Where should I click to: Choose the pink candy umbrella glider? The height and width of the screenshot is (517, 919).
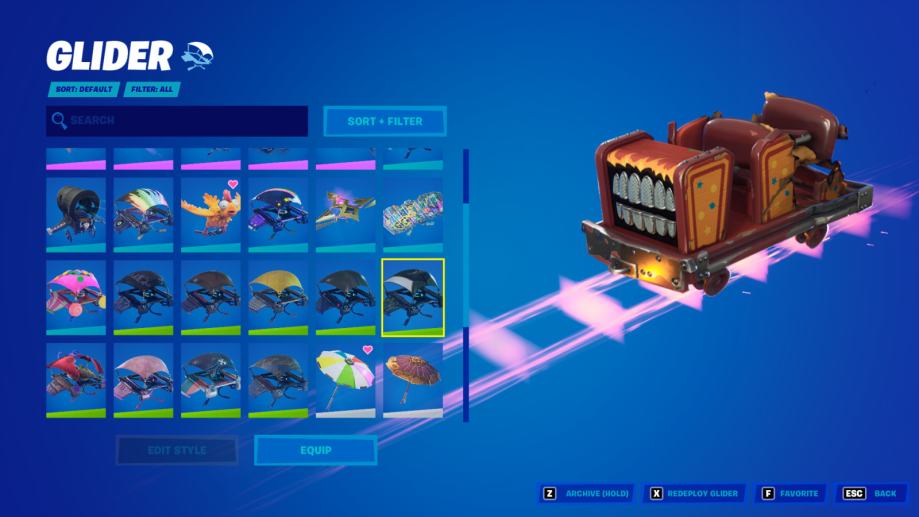[76, 297]
